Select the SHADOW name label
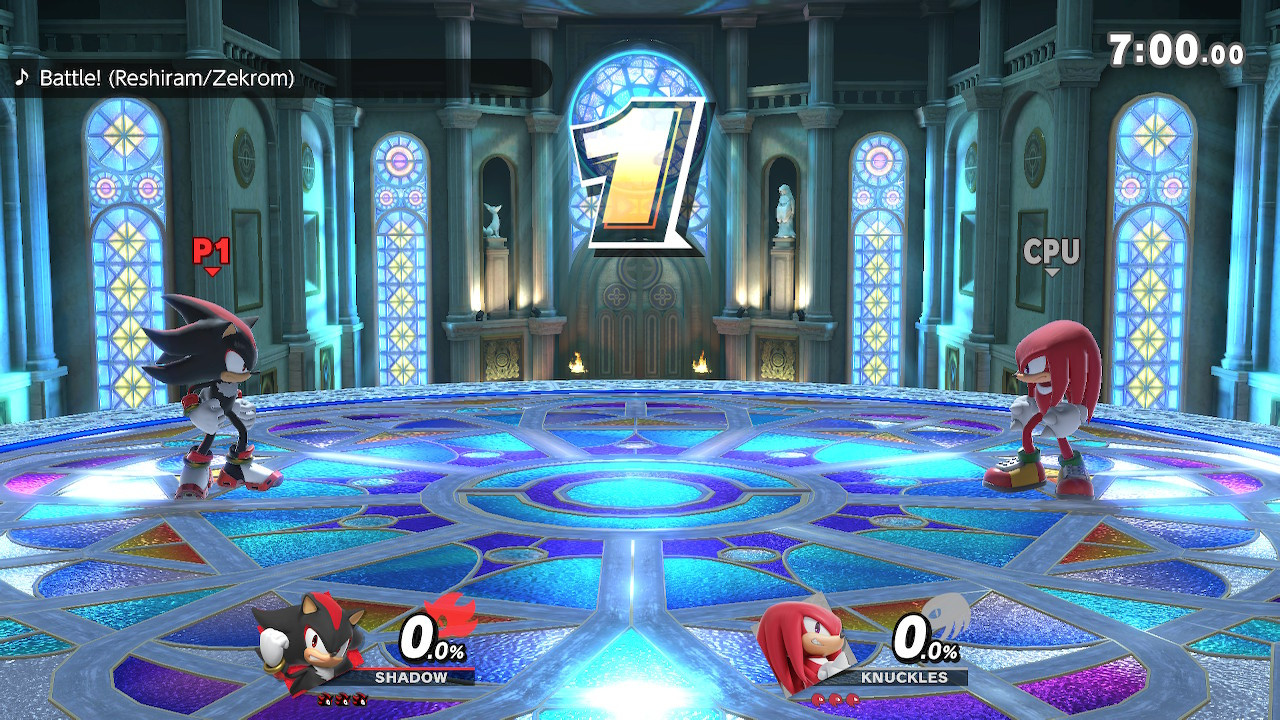 tap(410, 679)
